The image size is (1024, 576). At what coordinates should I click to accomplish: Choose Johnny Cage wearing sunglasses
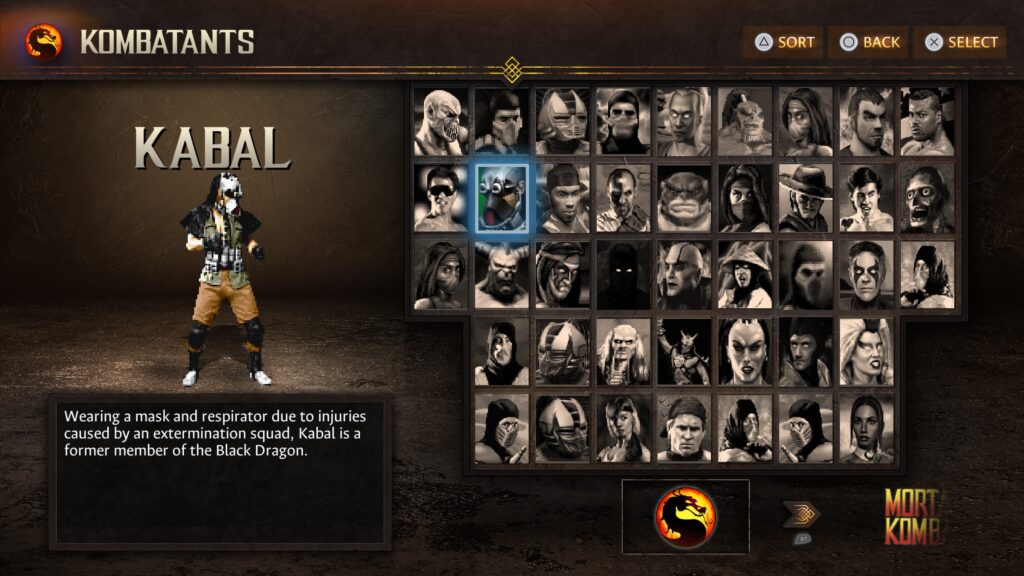pyautogui.click(x=441, y=198)
